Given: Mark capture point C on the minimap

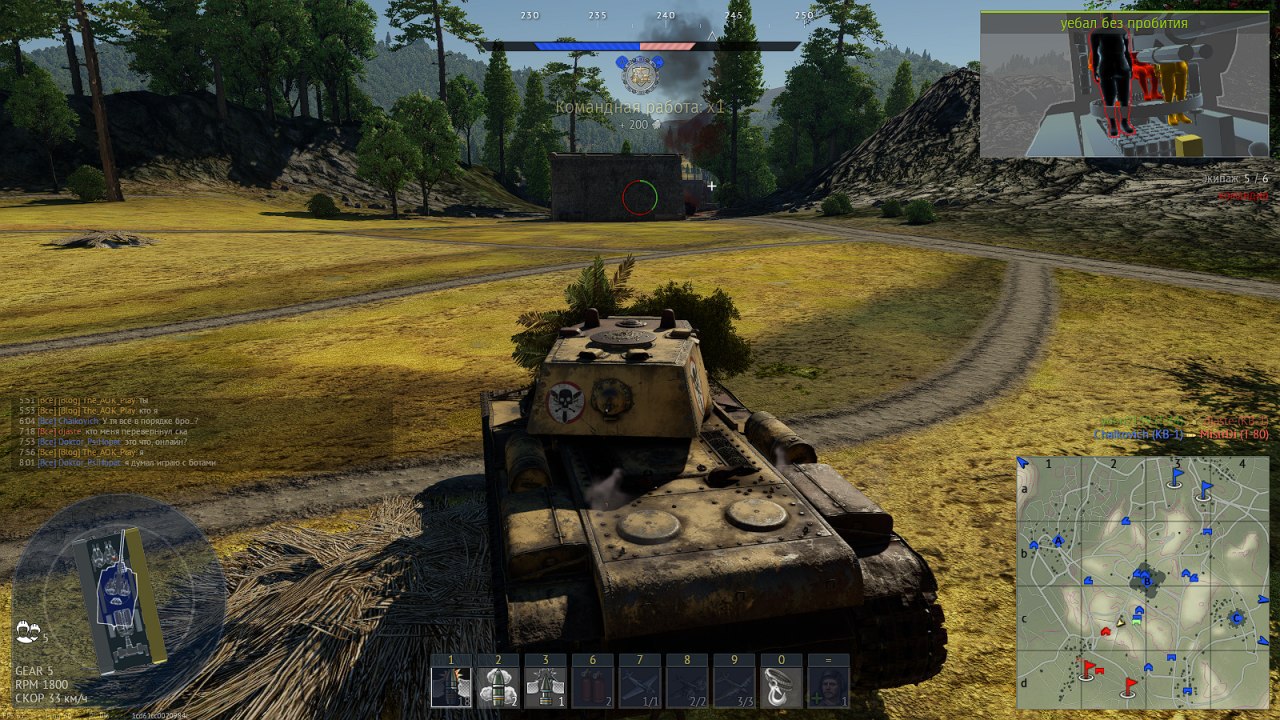Looking at the screenshot, I should pyautogui.click(x=1236, y=618).
